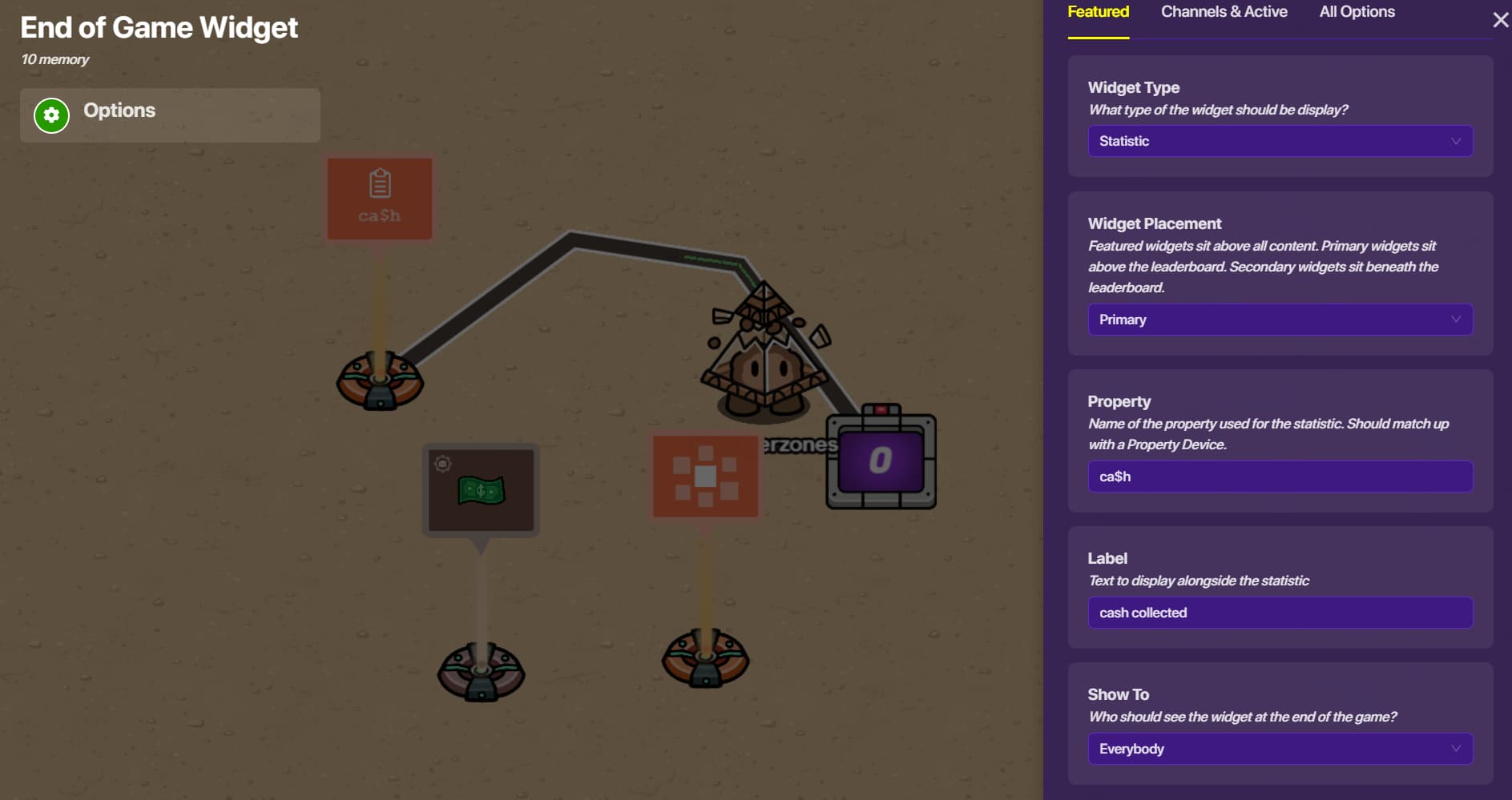The image size is (1512, 800).
Task: Click the green Options gear button
Action: (x=52, y=115)
